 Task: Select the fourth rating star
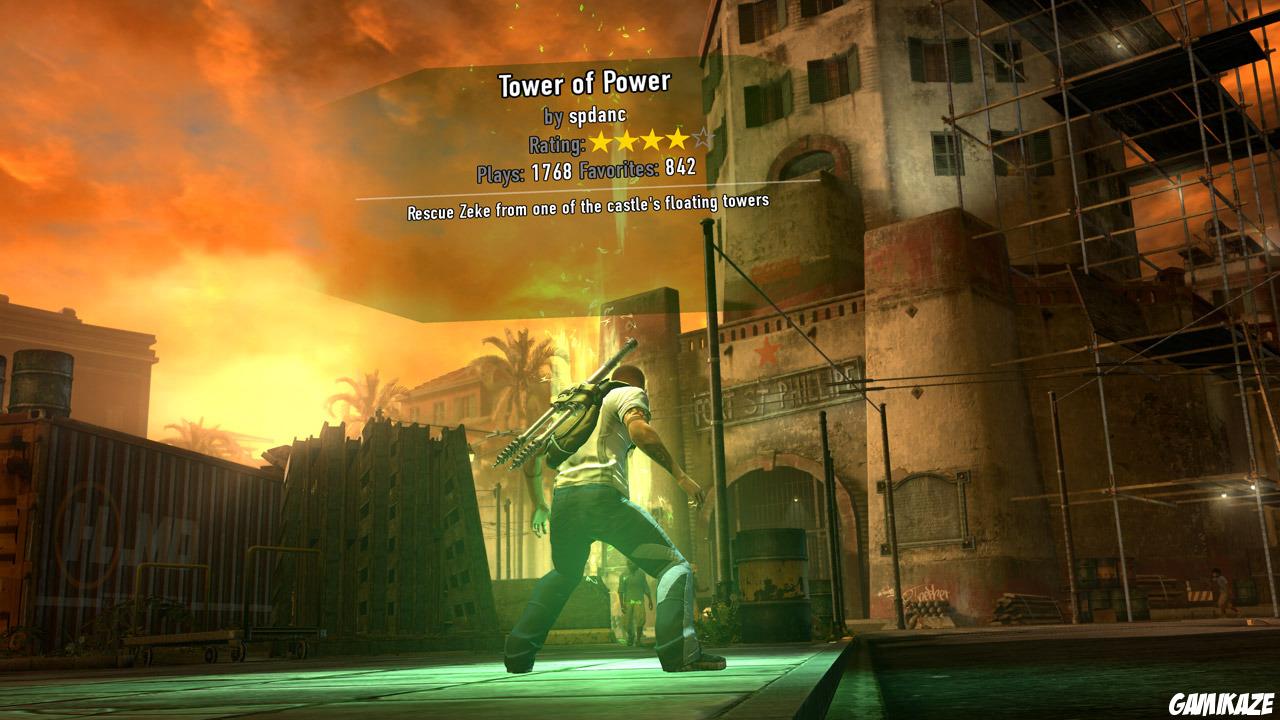tap(678, 141)
